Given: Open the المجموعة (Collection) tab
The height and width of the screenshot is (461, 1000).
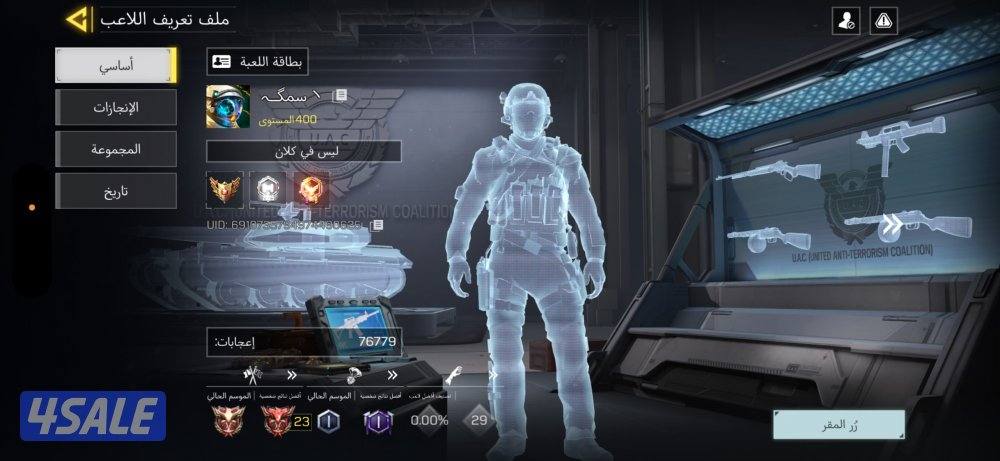Looking at the screenshot, I should coord(116,149).
